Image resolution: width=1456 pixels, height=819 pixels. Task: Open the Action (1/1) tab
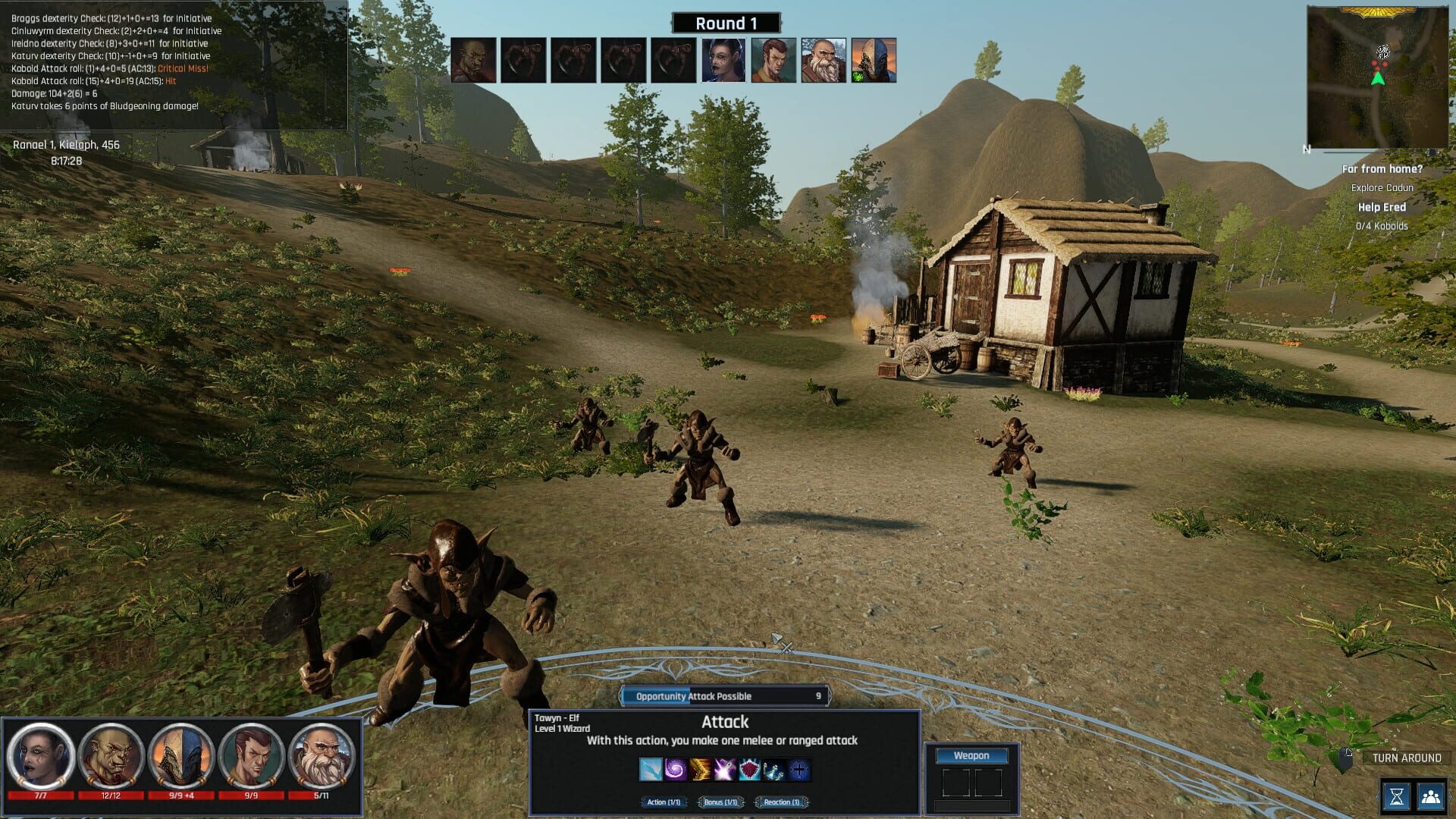point(664,802)
